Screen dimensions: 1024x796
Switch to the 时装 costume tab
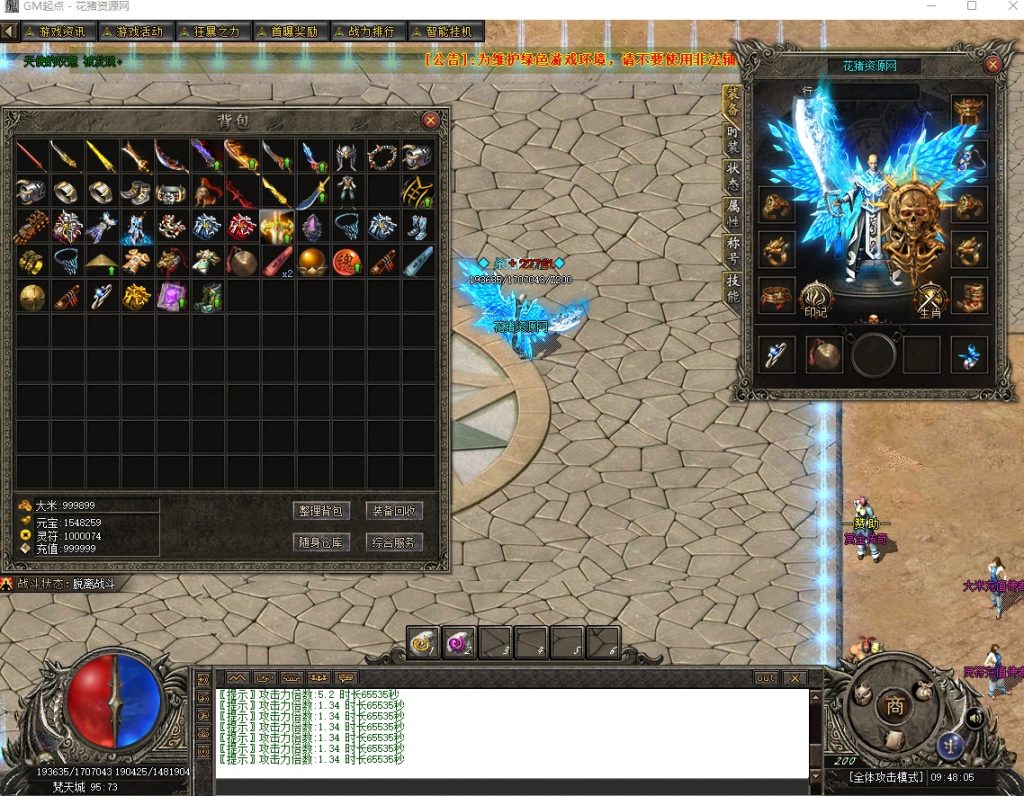pos(733,141)
